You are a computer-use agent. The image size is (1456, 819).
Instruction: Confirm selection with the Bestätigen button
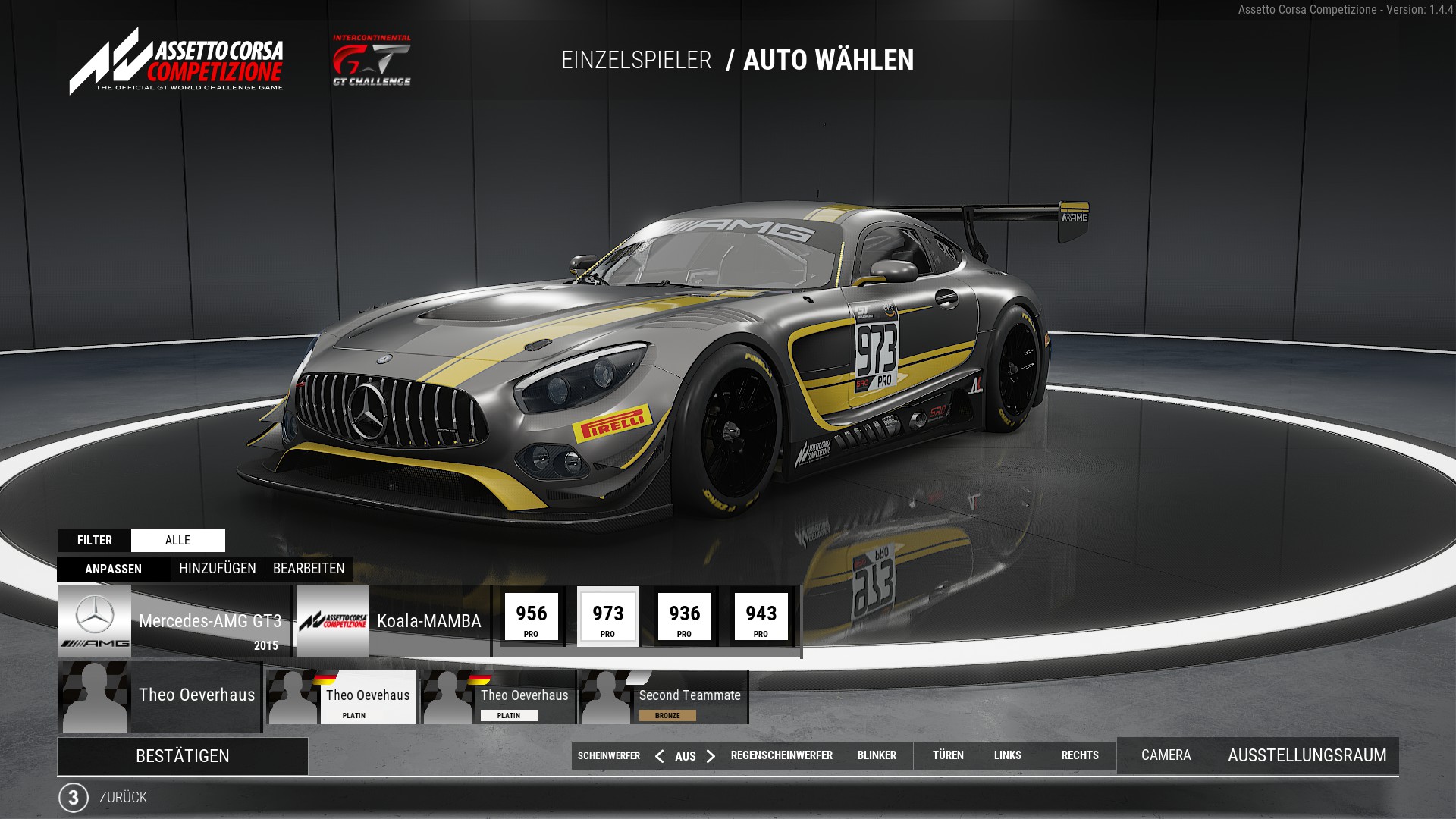(182, 756)
